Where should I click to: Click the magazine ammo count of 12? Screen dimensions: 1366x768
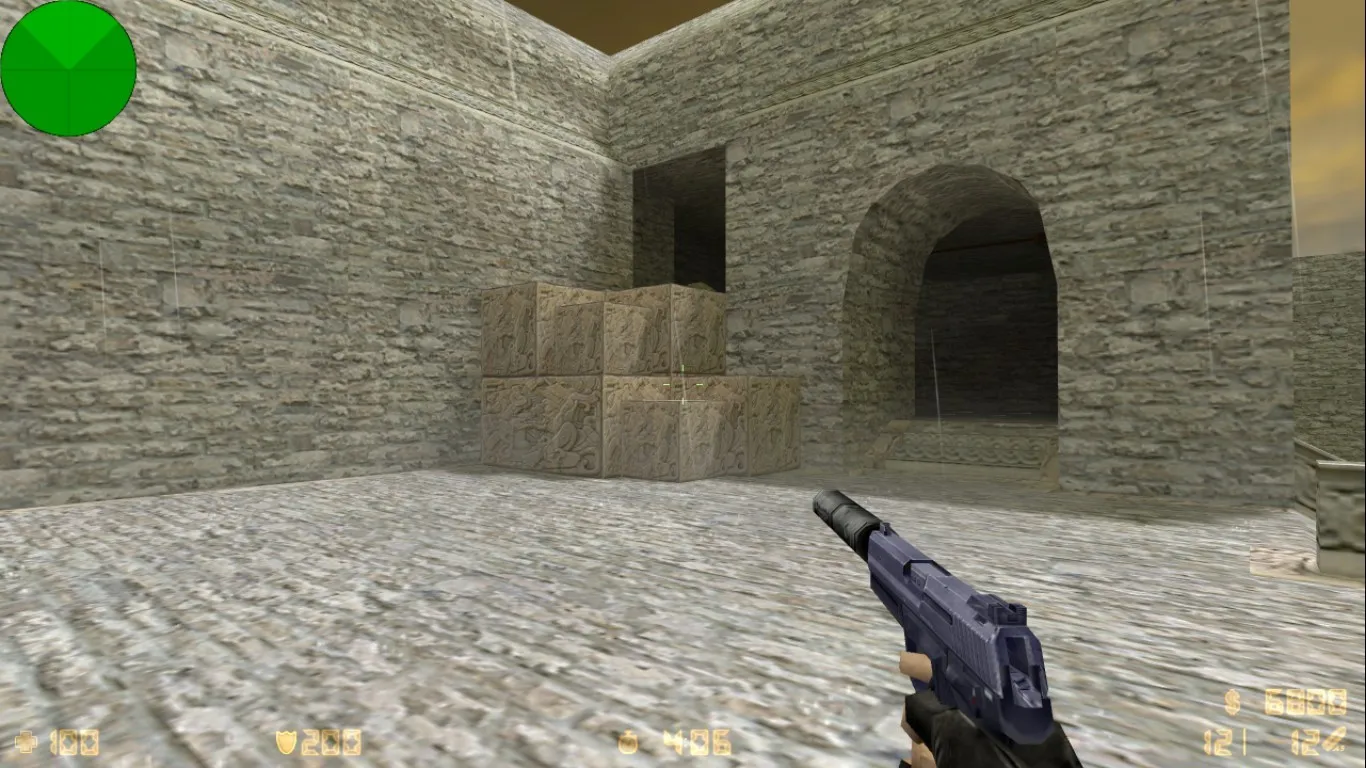coord(1217,741)
